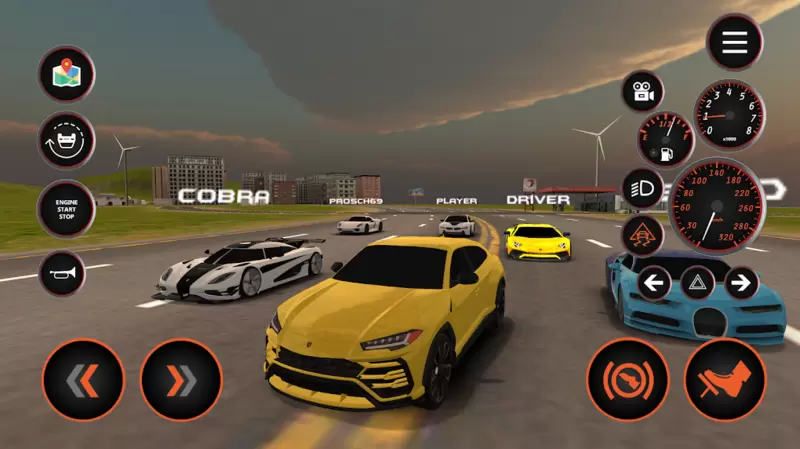Activate the right turn signal arrow

click(741, 283)
